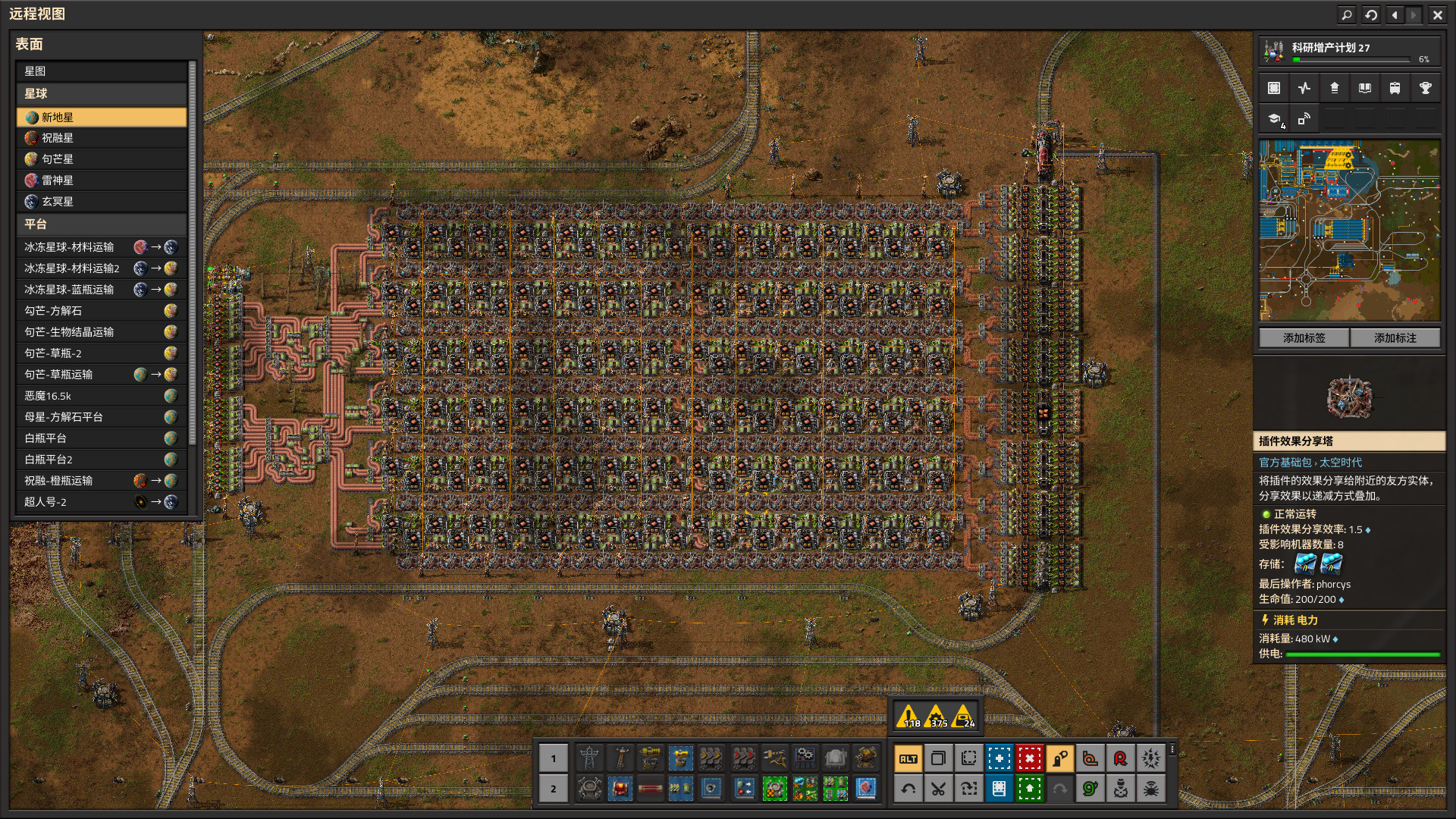Open the achievements trophy button

tap(1425, 88)
